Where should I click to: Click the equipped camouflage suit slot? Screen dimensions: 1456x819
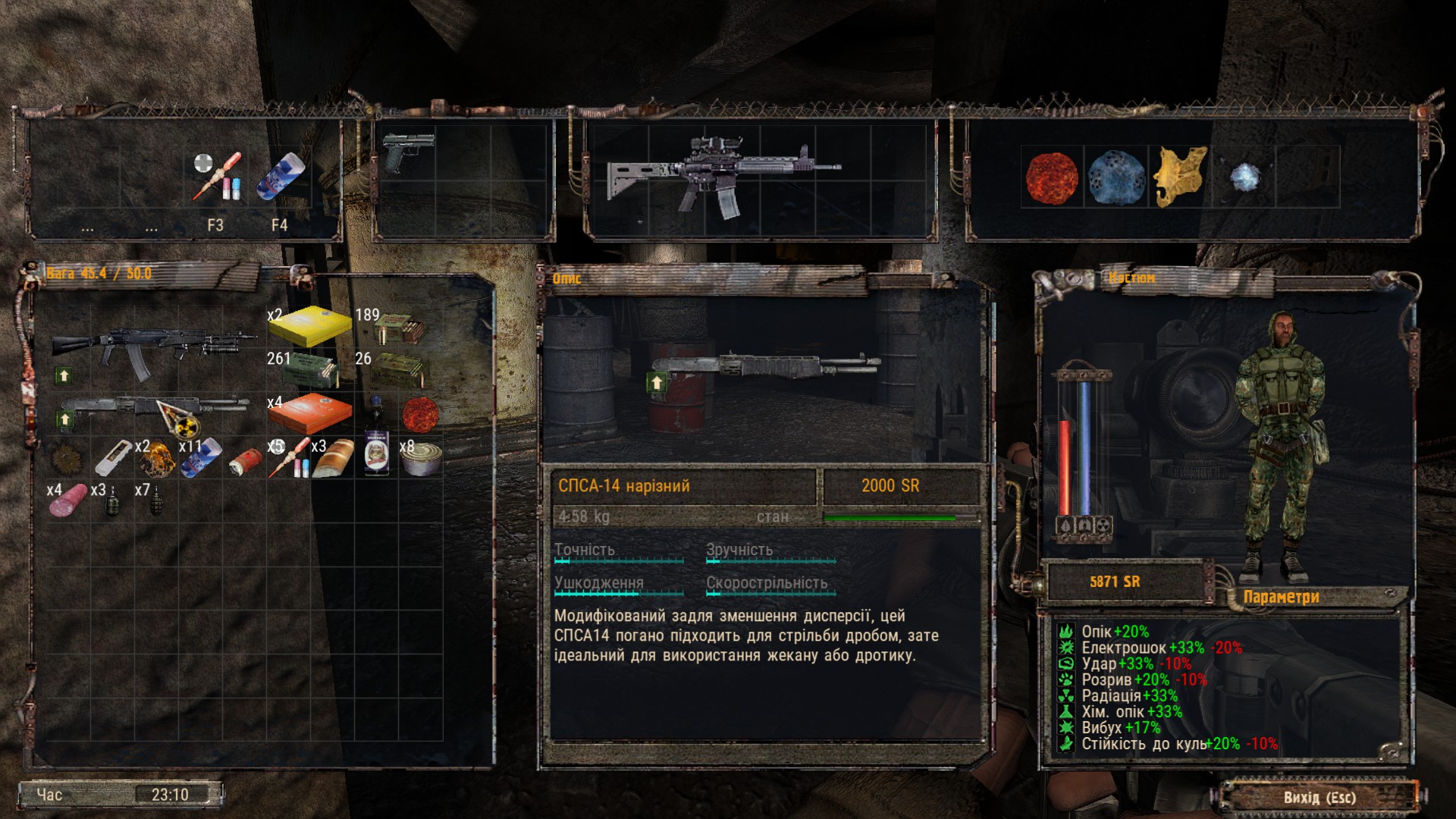click(1280, 440)
